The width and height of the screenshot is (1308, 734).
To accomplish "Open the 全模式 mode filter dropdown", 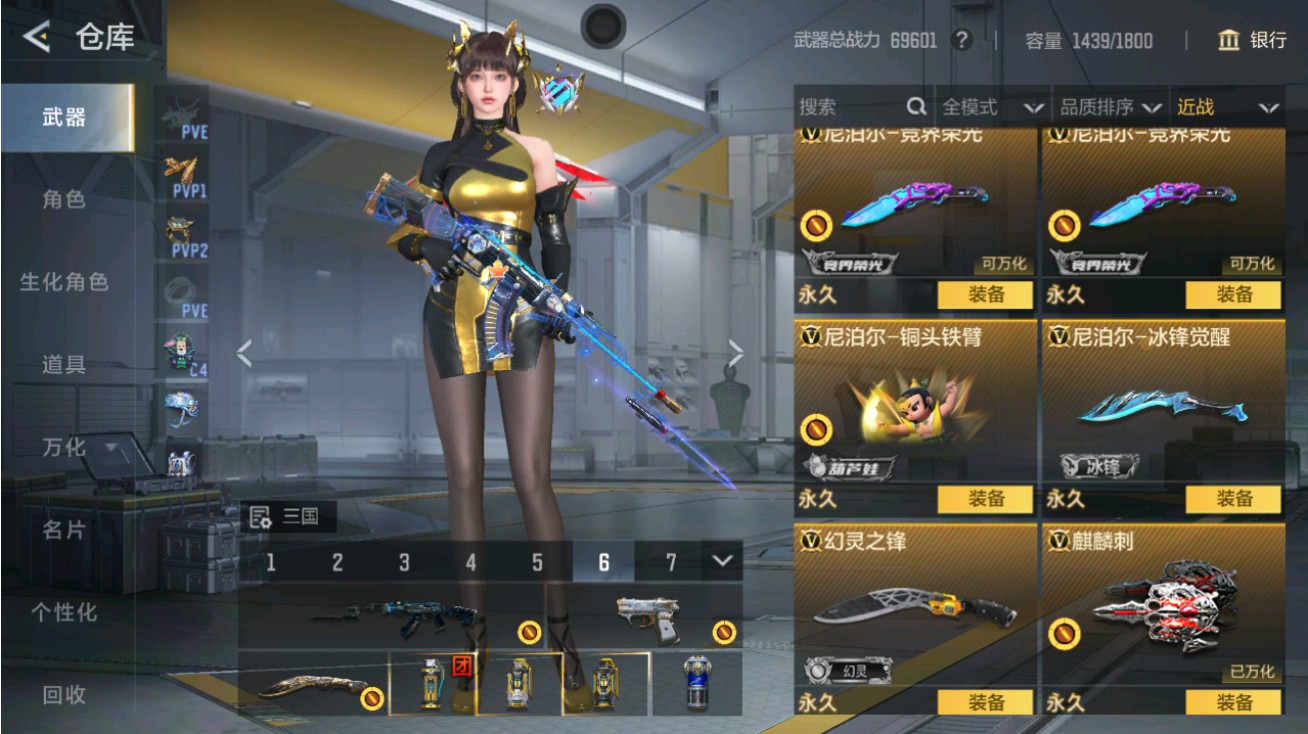I will (990, 106).
